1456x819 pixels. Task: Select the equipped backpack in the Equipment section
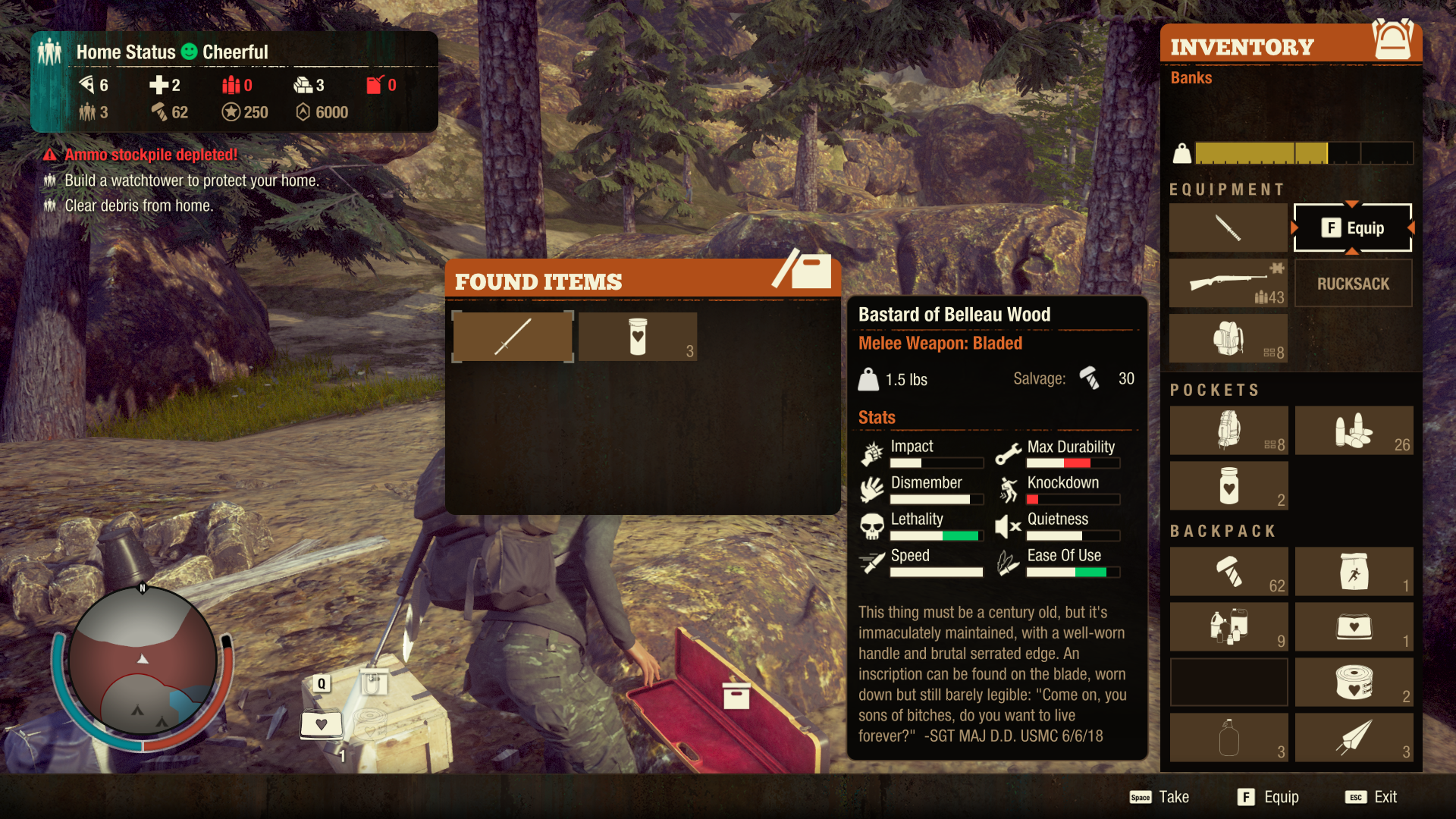1228,338
